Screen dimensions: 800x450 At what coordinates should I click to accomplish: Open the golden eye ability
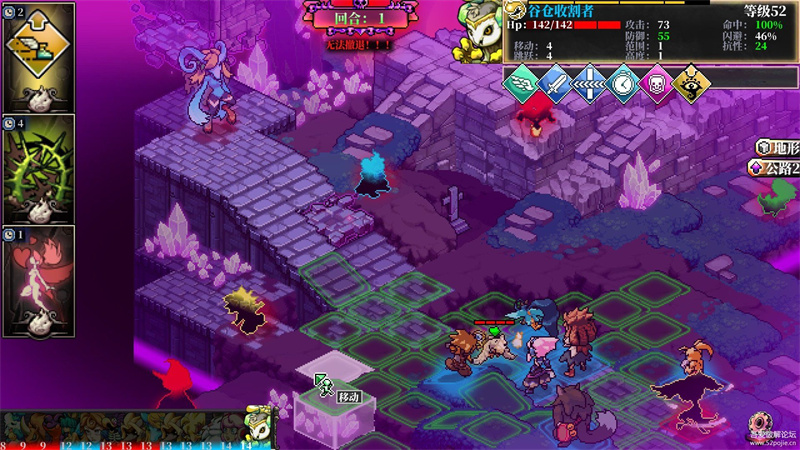click(688, 84)
